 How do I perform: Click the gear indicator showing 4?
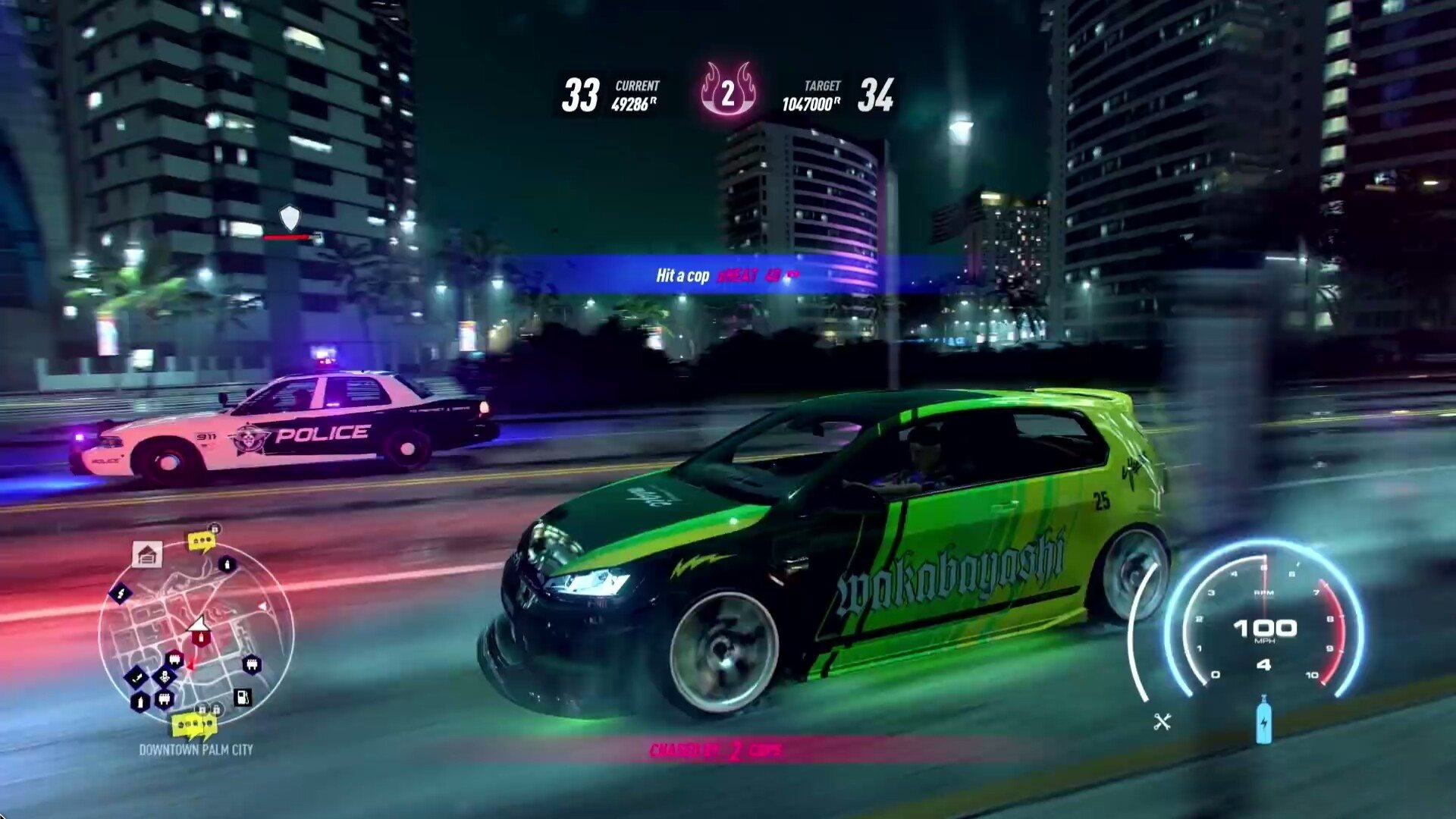tap(1264, 664)
